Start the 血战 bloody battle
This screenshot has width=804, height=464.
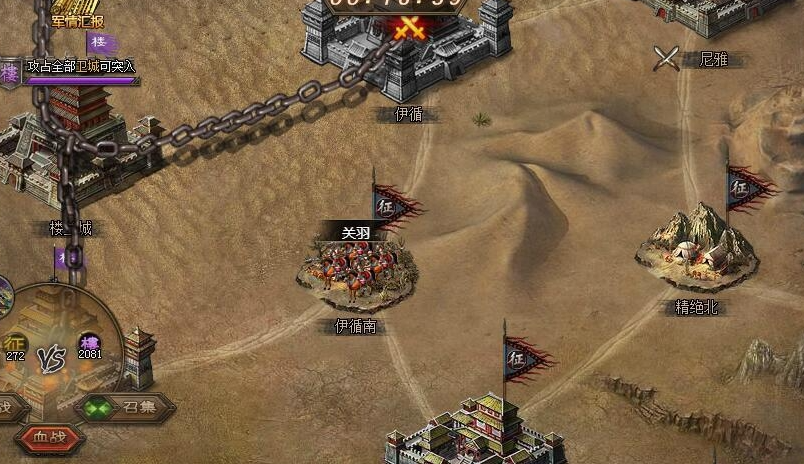coord(50,437)
